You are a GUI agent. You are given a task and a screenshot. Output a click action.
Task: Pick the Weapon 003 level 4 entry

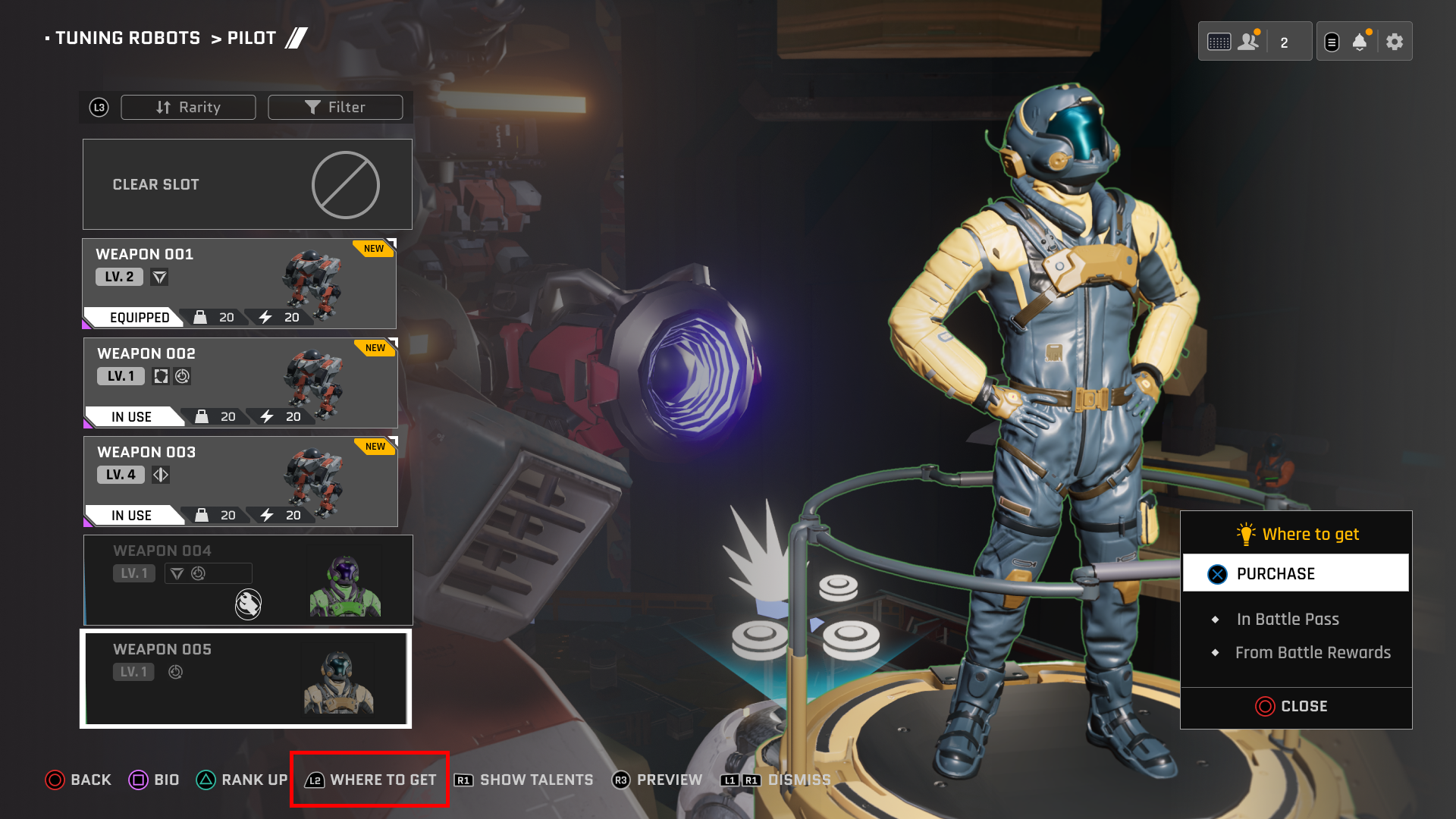240,482
